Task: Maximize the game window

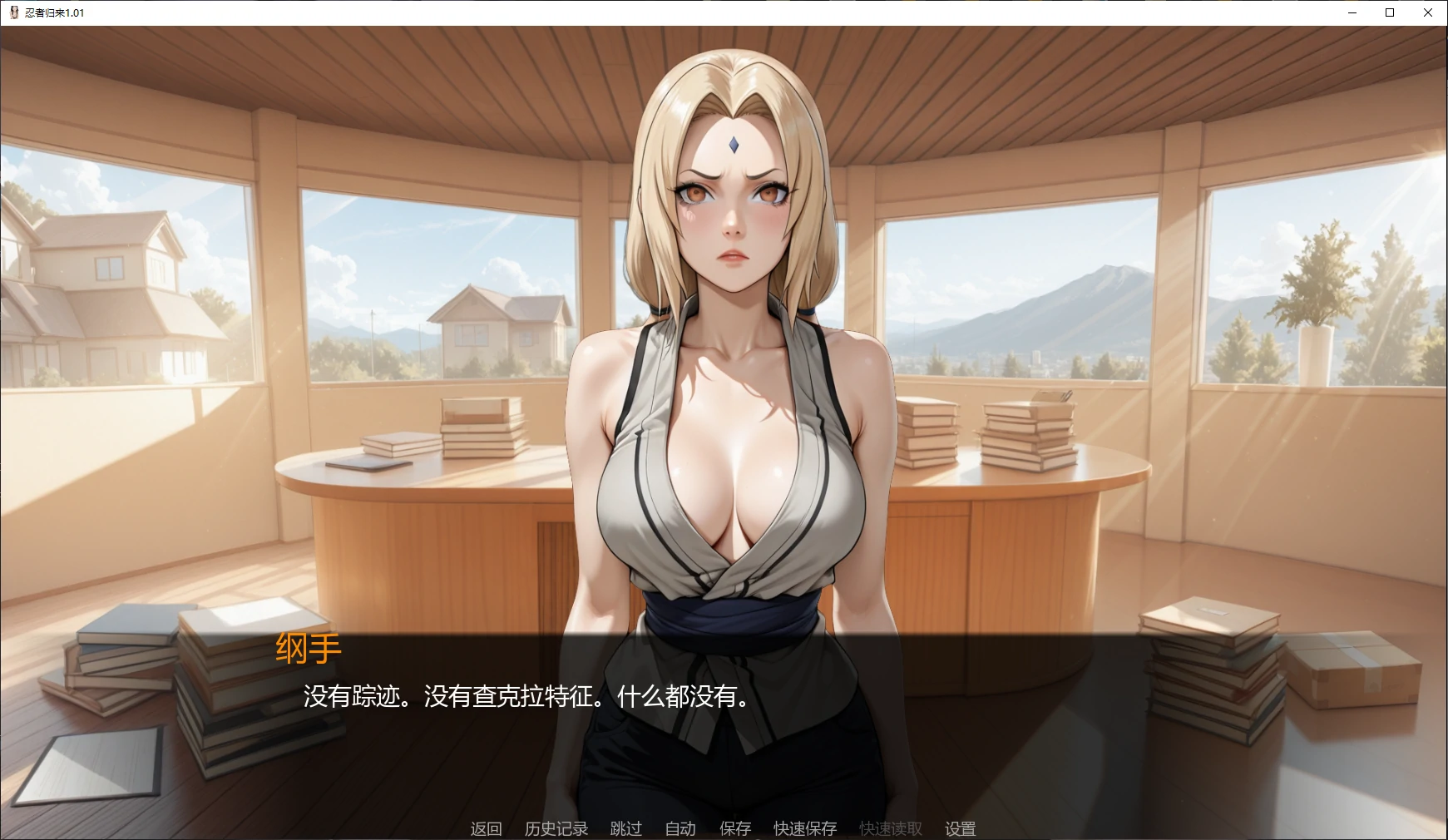Action: [x=1390, y=12]
